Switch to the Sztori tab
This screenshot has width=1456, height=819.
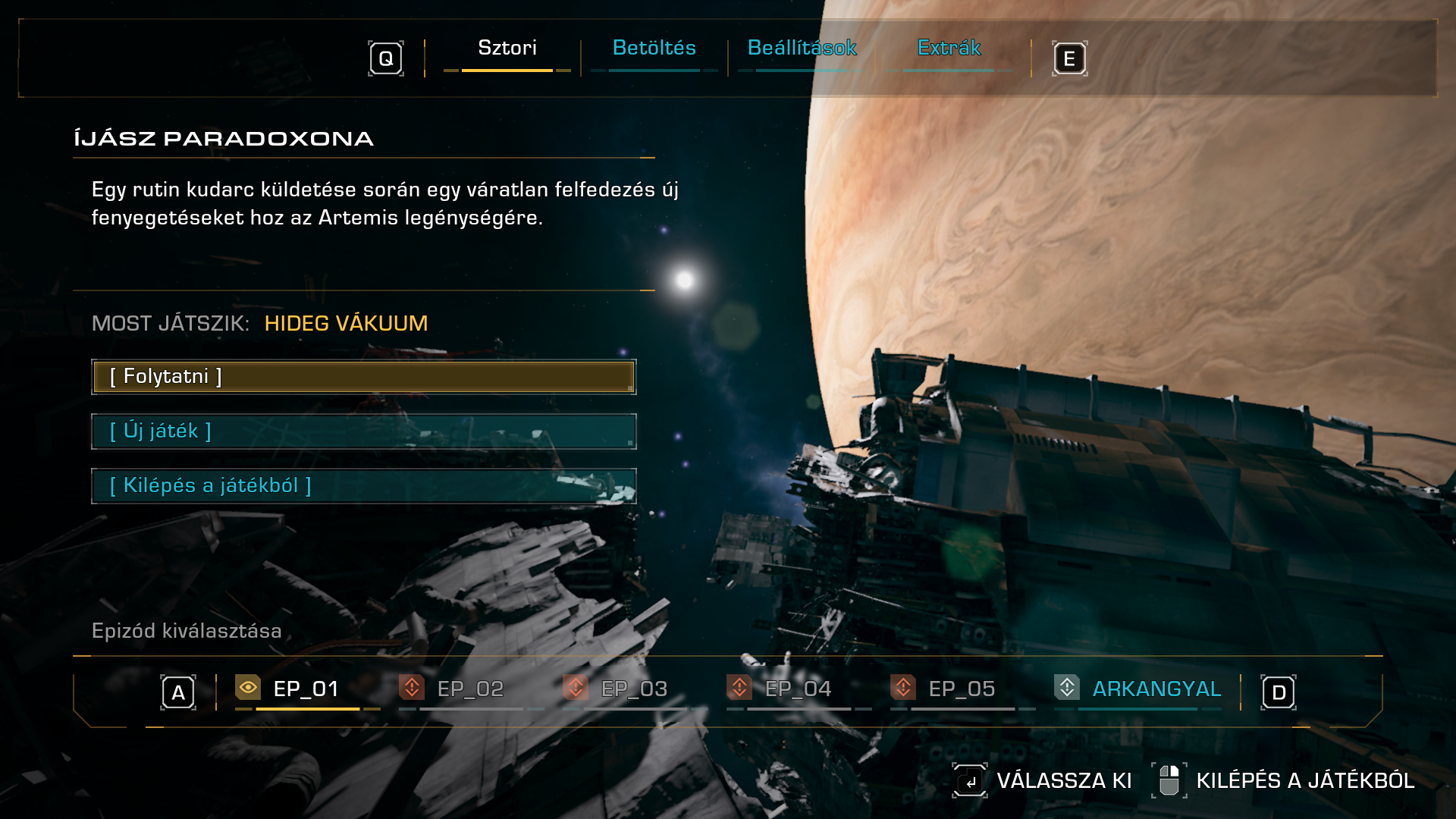(507, 49)
